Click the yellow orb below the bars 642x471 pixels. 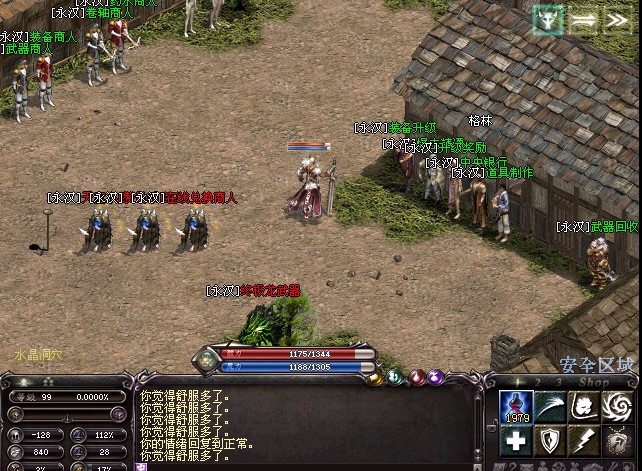[x=374, y=378]
